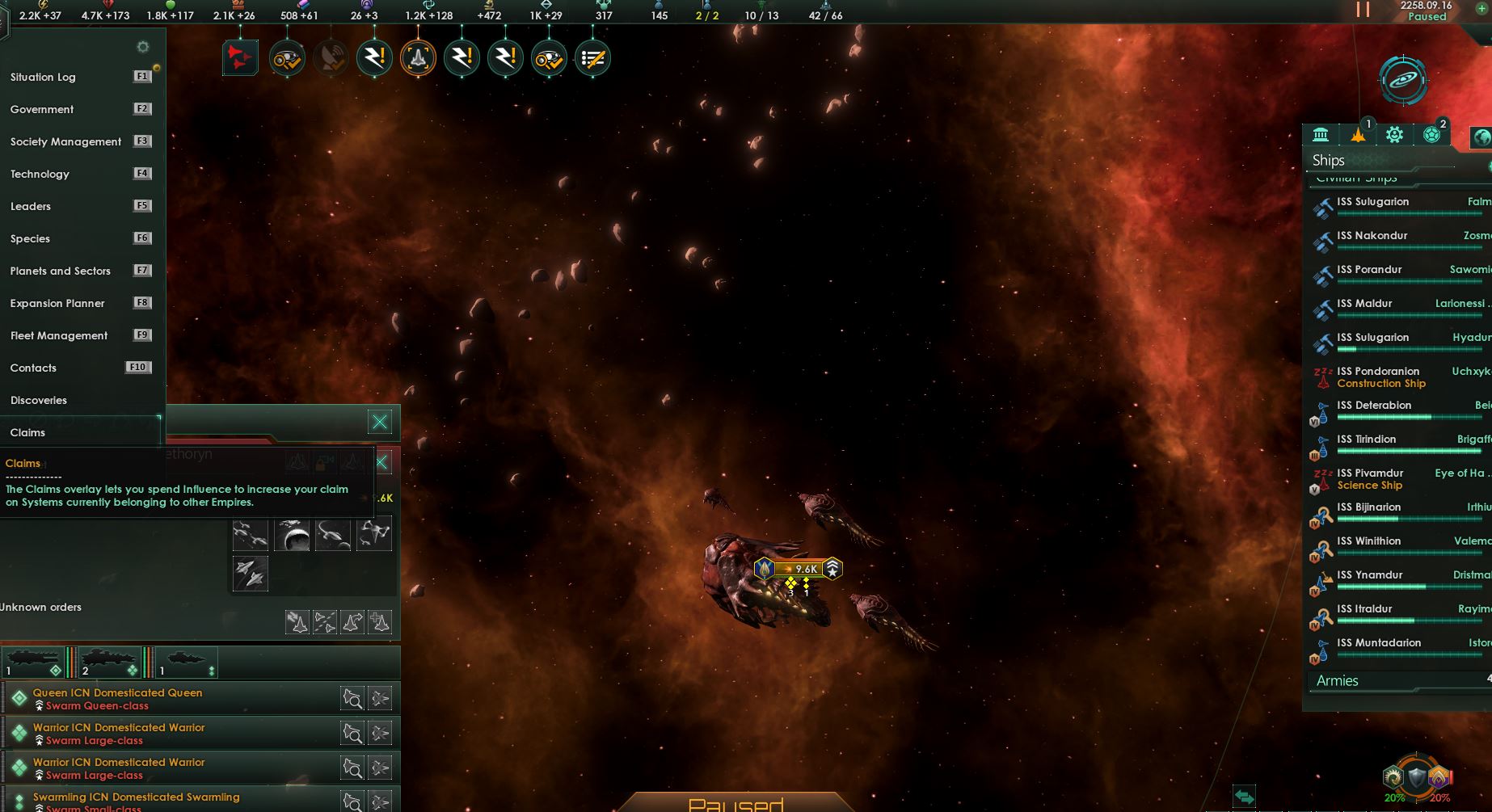Image resolution: width=1492 pixels, height=812 pixels.
Task: Select the orange-highlighted science ship alert icon
Action: coord(417,57)
